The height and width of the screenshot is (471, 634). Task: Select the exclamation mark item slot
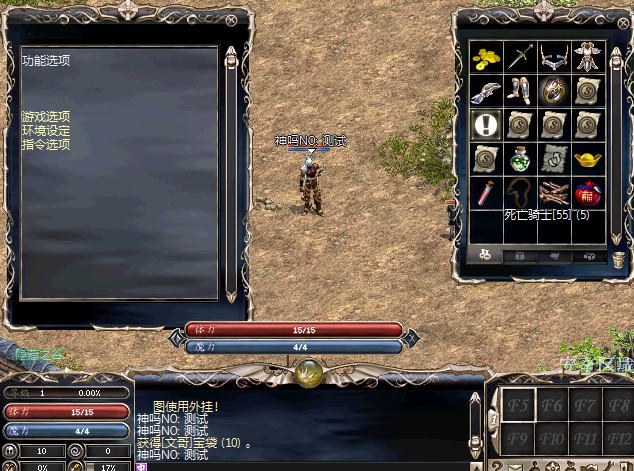[487, 125]
